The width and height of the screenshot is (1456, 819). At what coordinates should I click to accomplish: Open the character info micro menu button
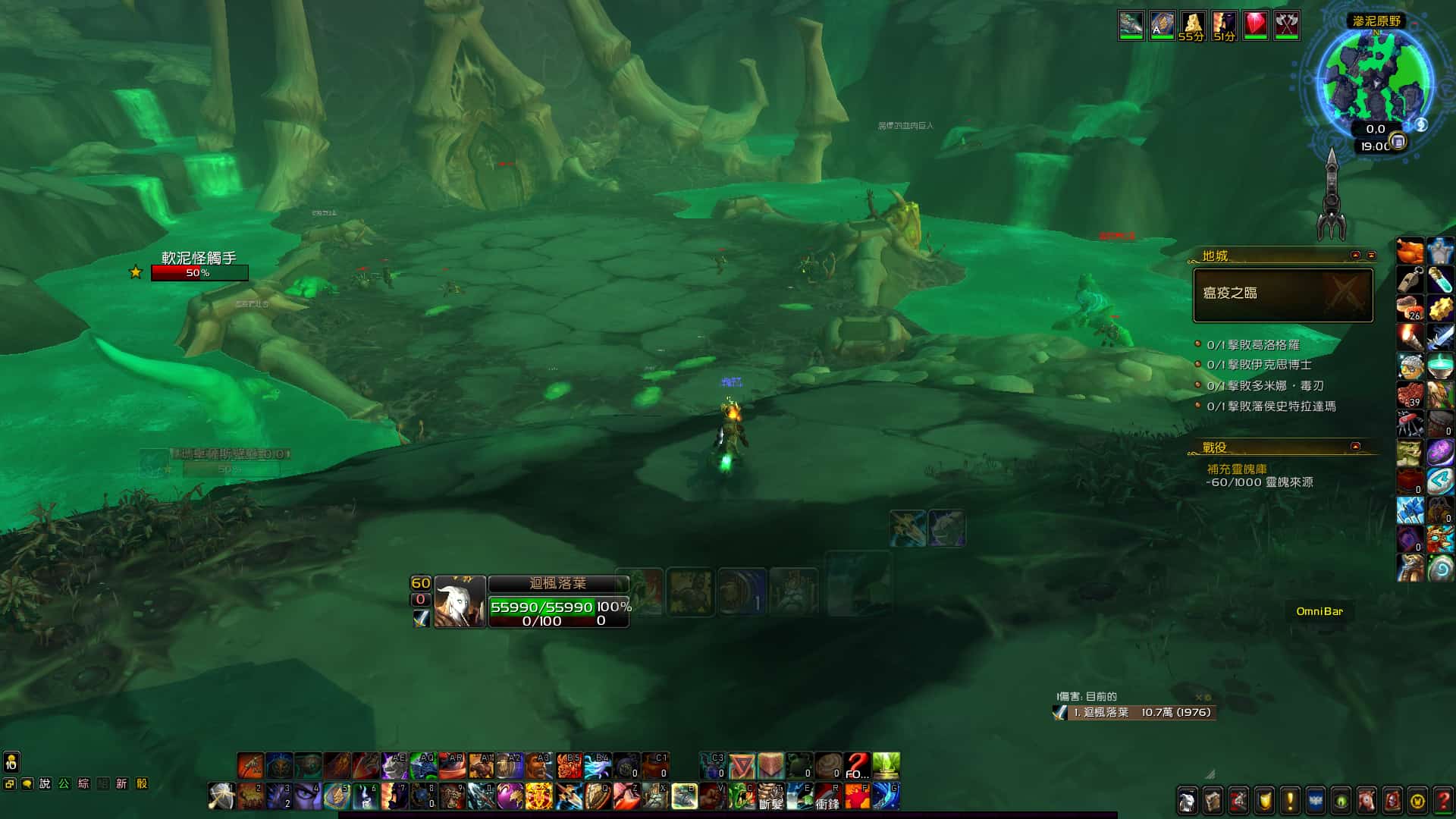click(x=1188, y=800)
